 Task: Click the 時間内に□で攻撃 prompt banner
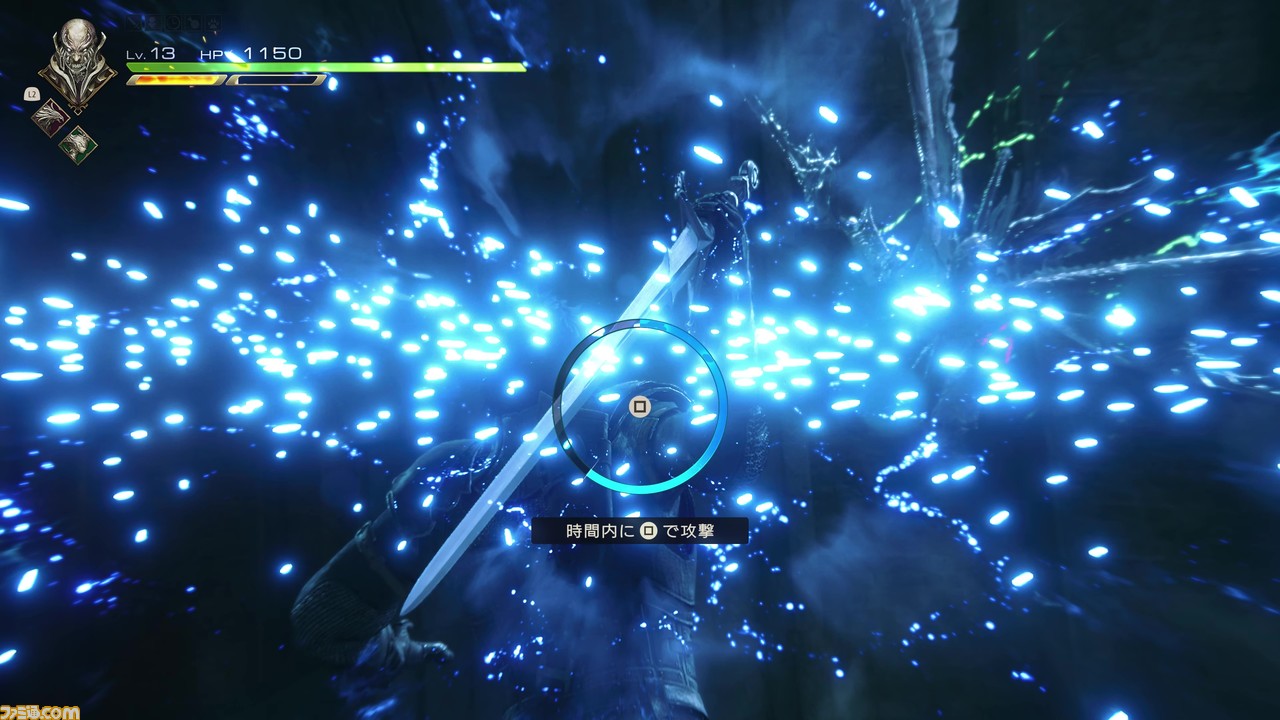[640, 531]
